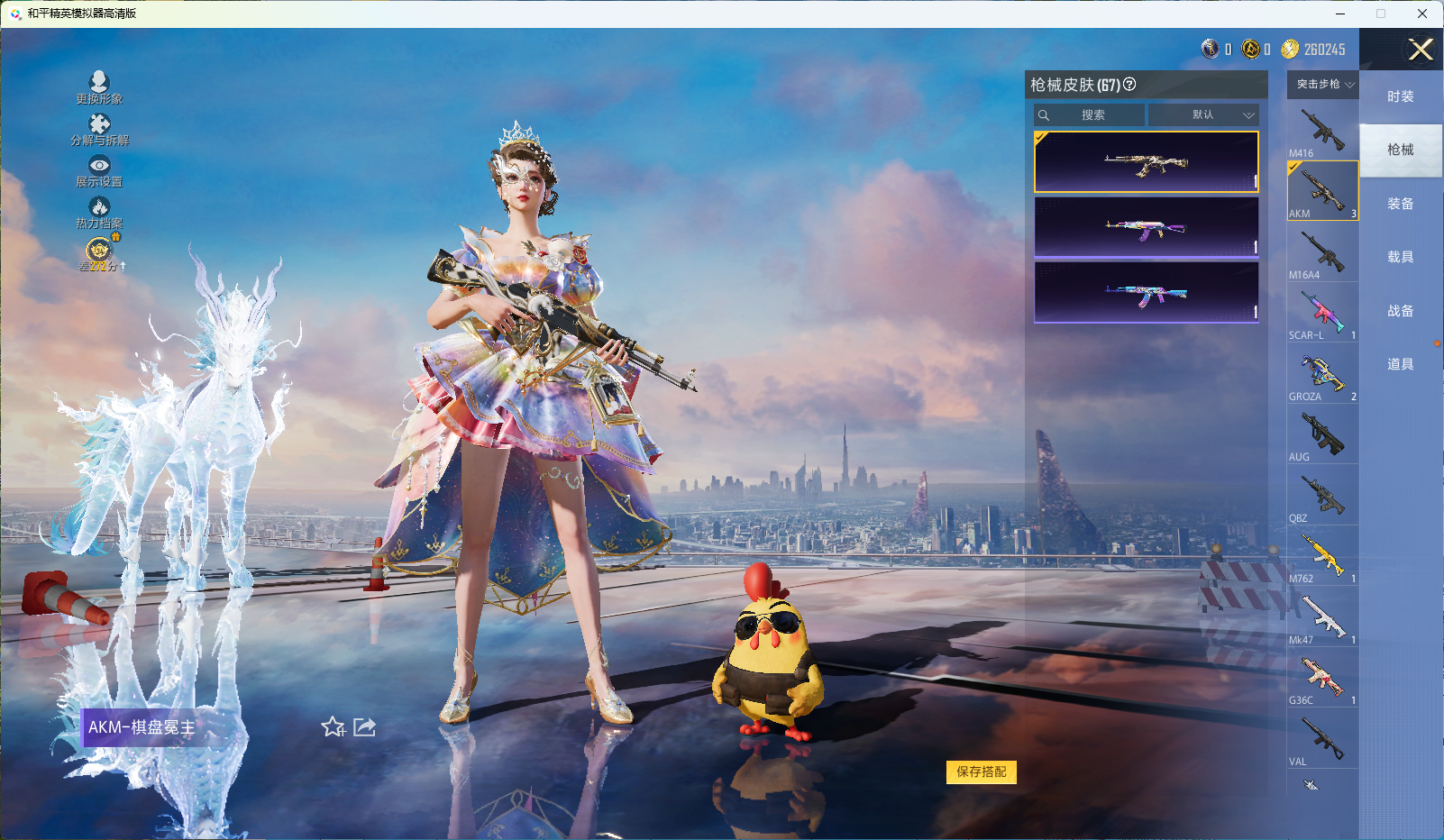The width and height of the screenshot is (1444, 840).
Task: Select the GROZA weapon entry
Action: (1322, 374)
